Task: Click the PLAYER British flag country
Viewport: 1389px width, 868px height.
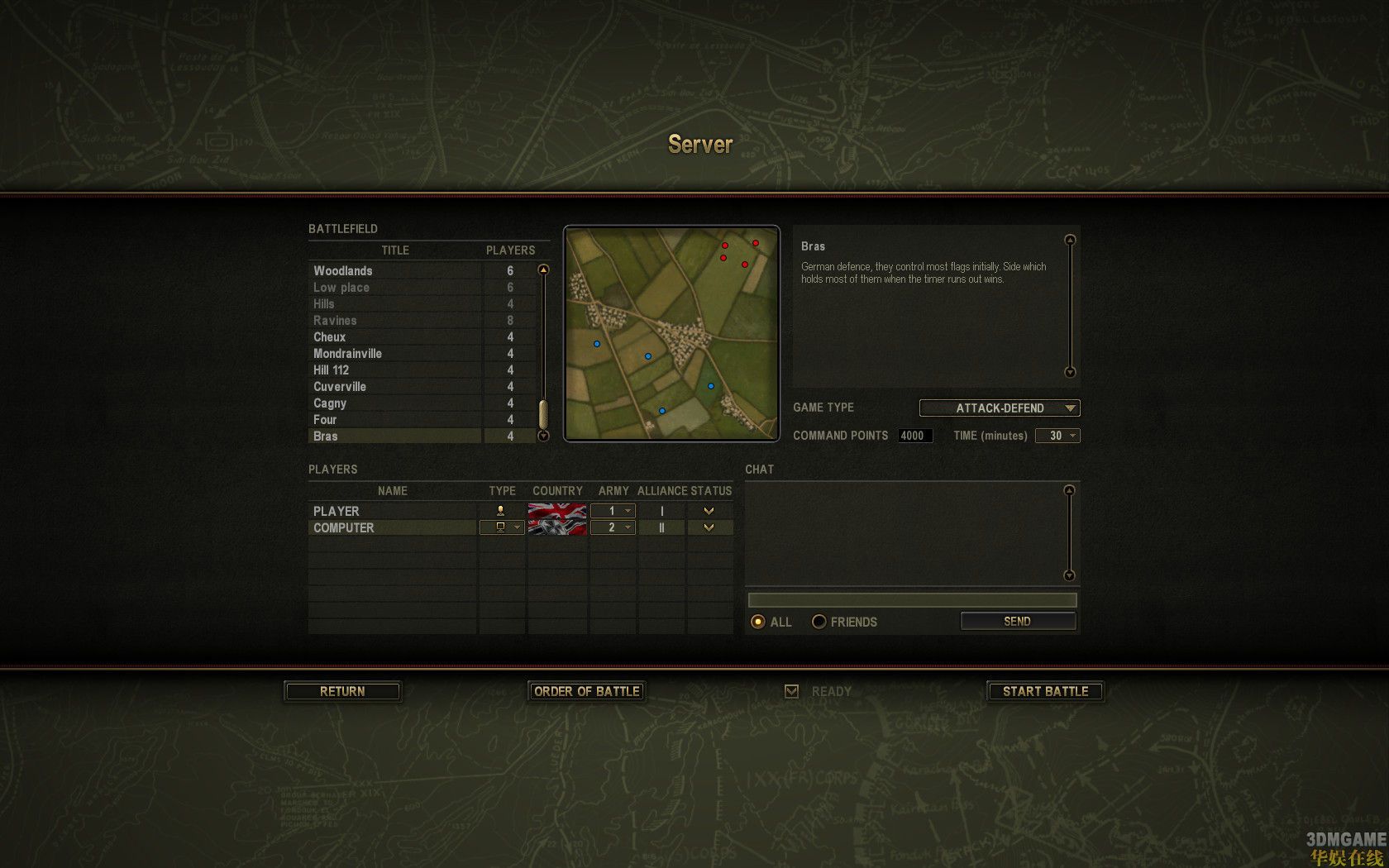Action: point(557,511)
